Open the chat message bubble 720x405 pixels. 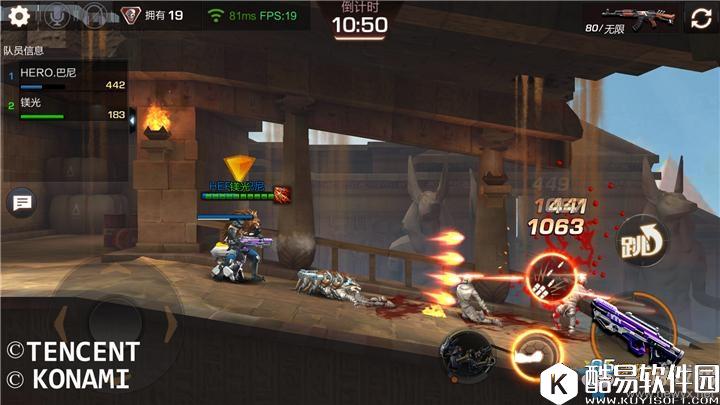pyautogui.click(x=21, y=203)
